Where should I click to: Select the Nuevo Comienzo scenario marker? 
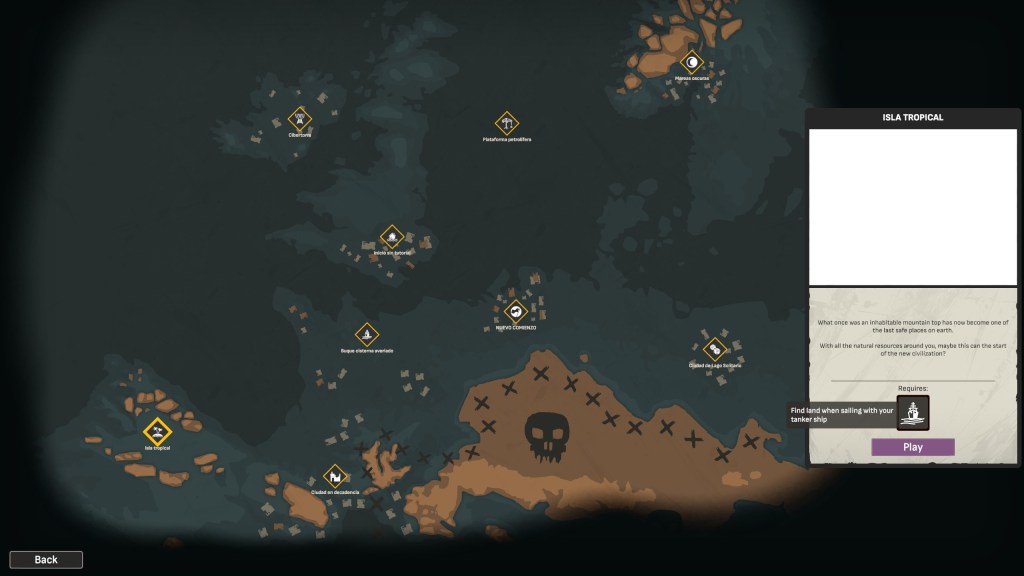coord(515,311)
